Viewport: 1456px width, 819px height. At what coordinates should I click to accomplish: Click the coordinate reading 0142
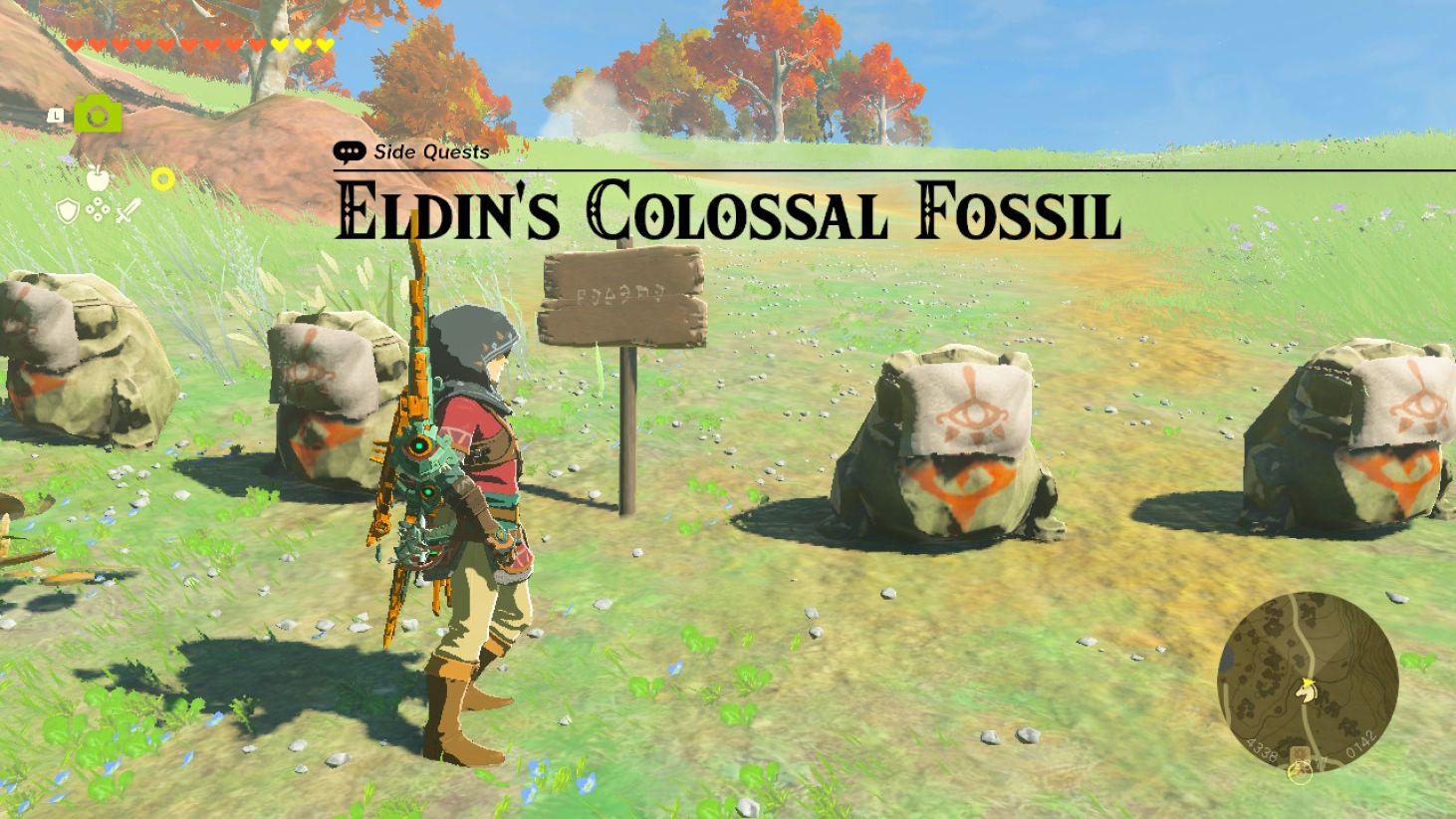tap(1360, 743)
